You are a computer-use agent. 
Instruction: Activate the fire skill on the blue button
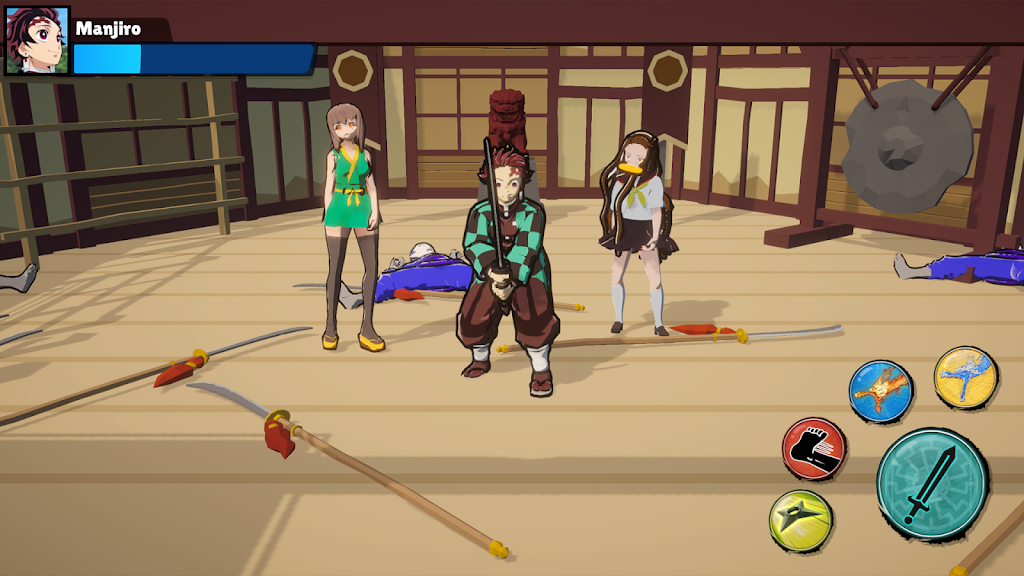point(881,391)
